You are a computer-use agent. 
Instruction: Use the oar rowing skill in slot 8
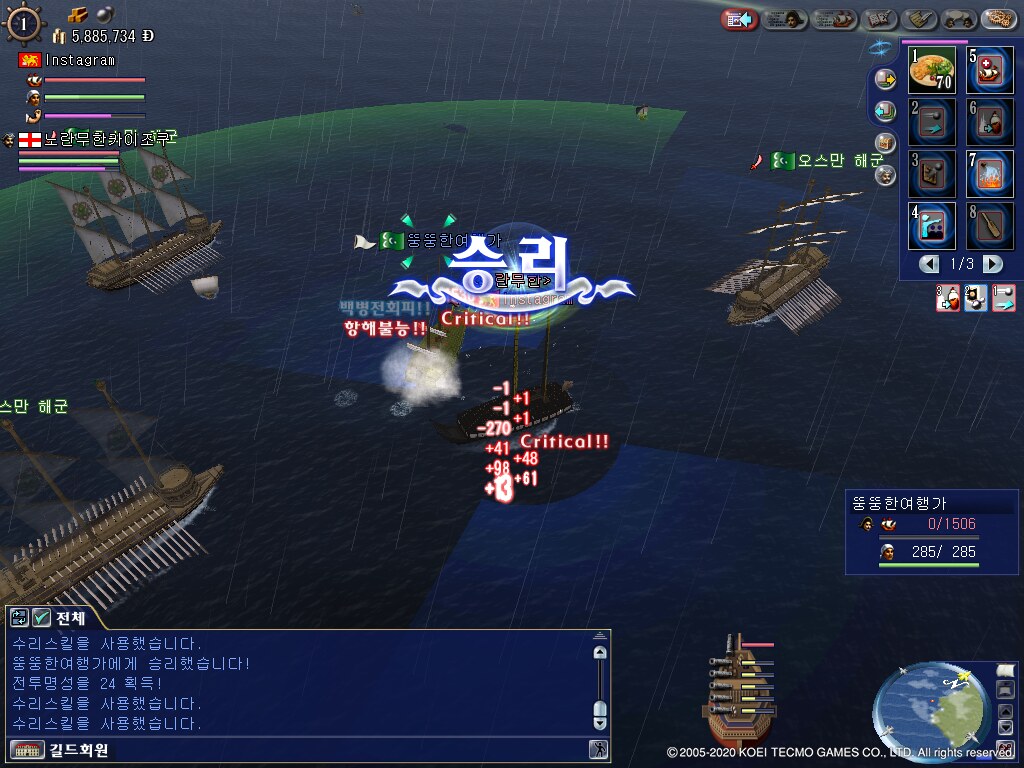coord(990,226)
